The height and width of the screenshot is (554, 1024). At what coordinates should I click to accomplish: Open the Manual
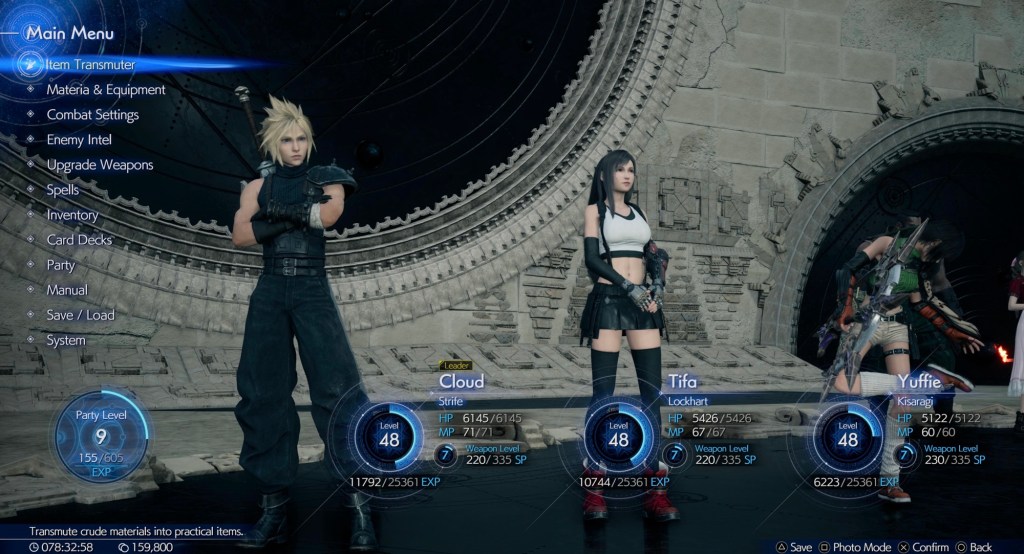tap(67, 290)
